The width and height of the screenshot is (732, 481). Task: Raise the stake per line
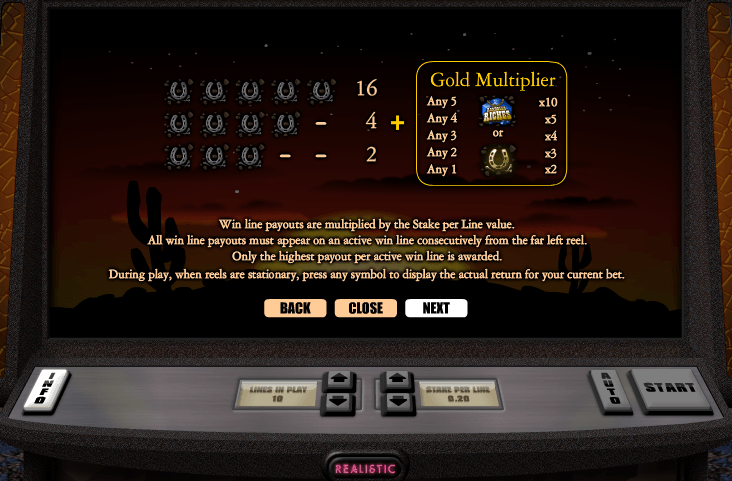pos(397,381)
